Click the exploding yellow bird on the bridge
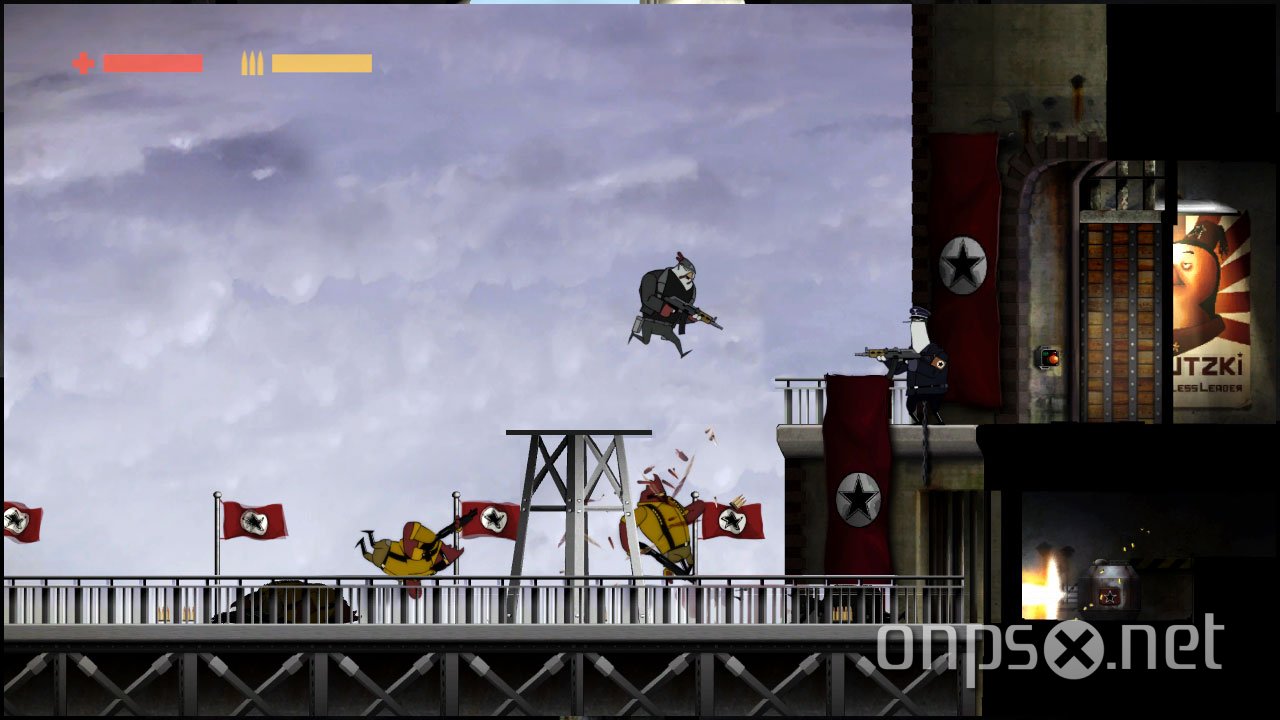Screen dimensions: 1280x720 665,525
